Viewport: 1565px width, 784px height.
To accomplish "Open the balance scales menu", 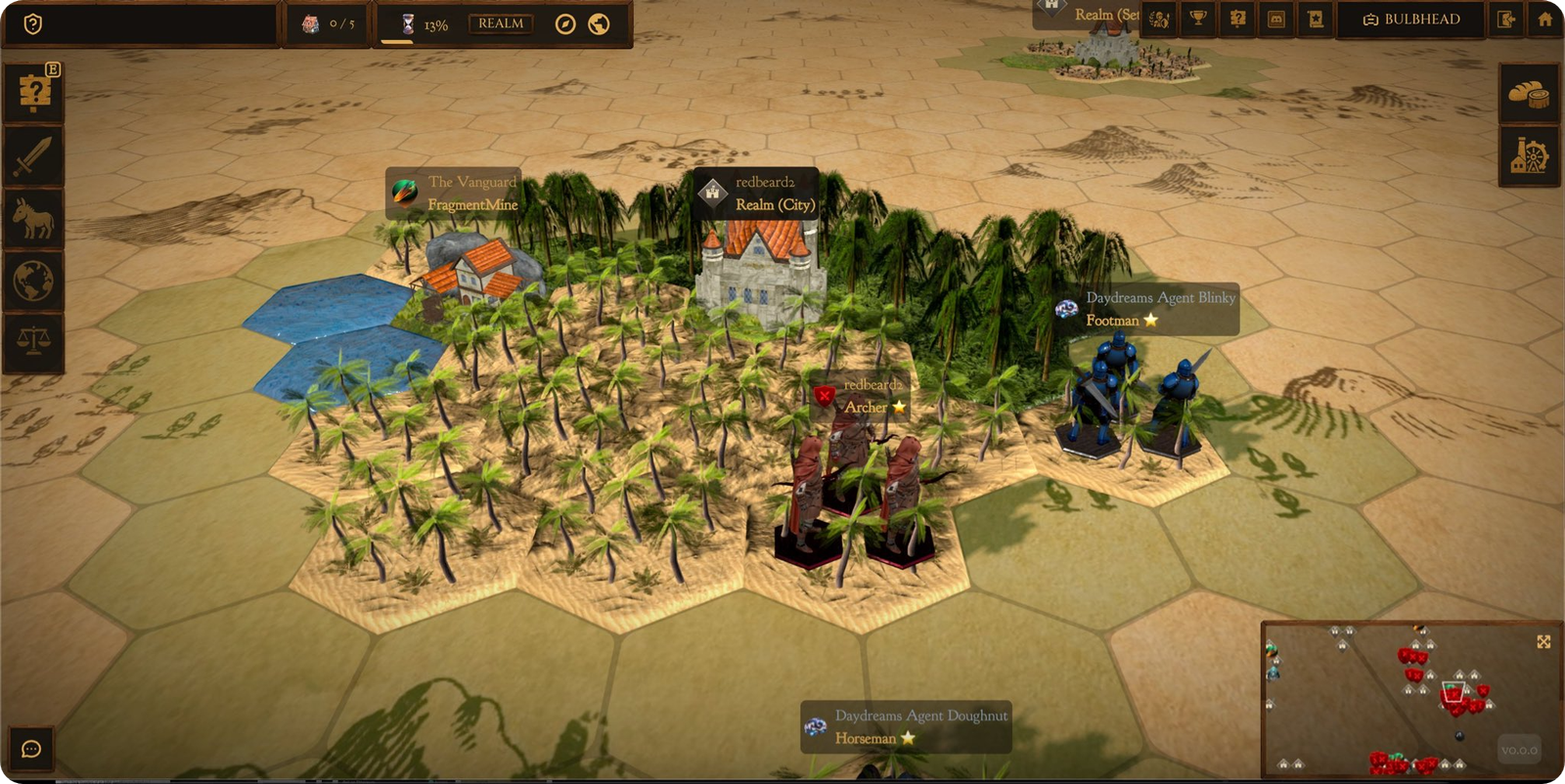I will click(34, 341).
